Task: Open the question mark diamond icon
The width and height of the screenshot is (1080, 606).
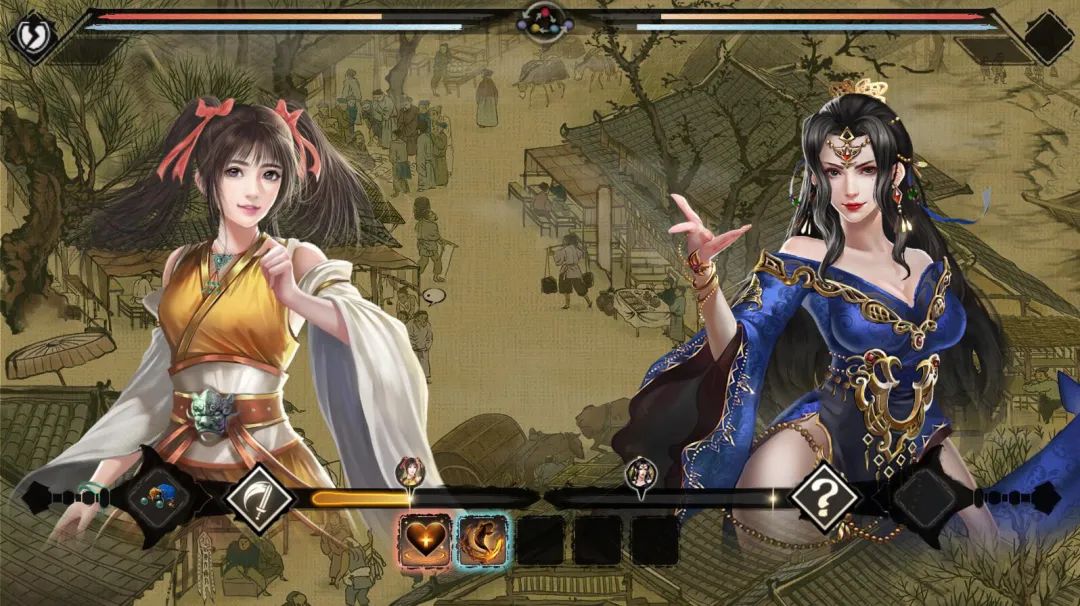Action: pyautogui.click(x=825, y=496)
